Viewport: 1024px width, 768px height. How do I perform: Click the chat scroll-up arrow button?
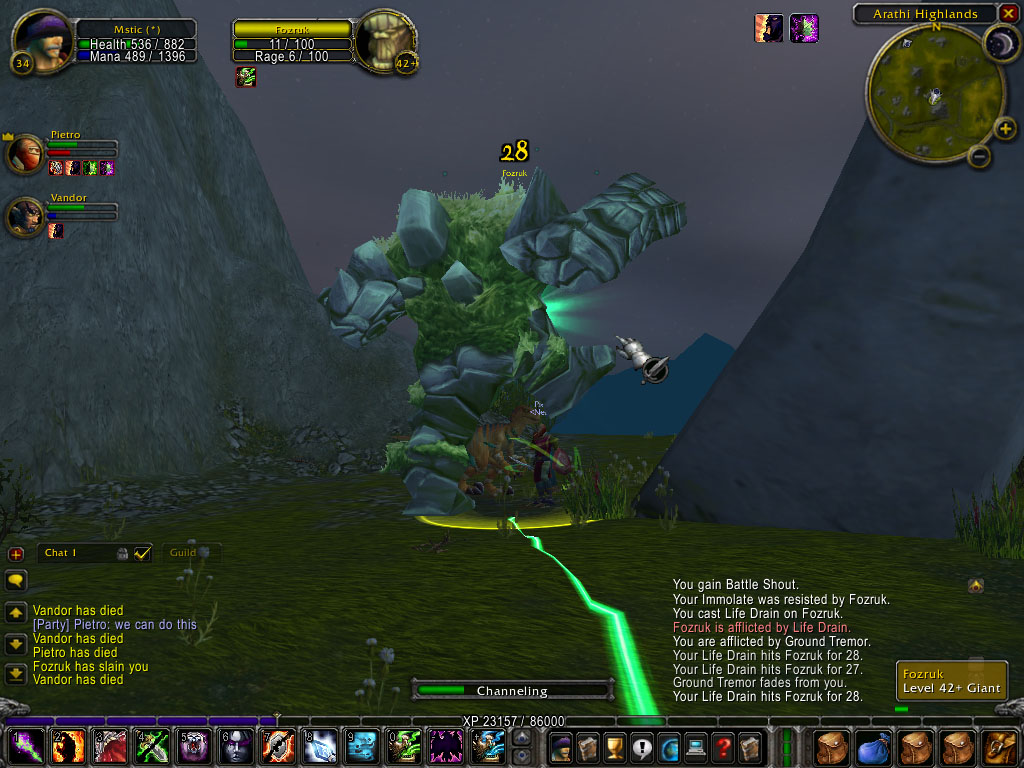[16, 612]
